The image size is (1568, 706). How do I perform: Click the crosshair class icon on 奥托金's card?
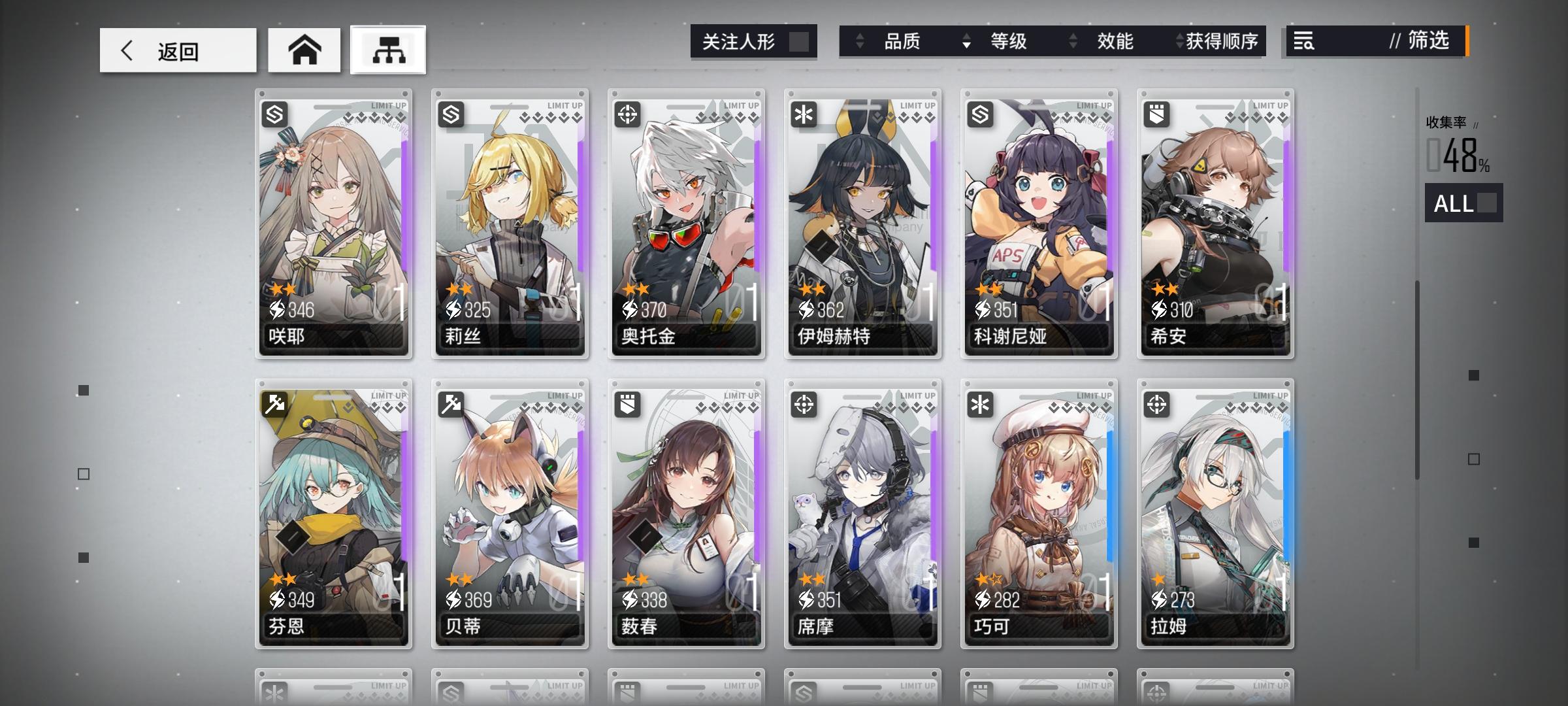[x=627, y=114]
